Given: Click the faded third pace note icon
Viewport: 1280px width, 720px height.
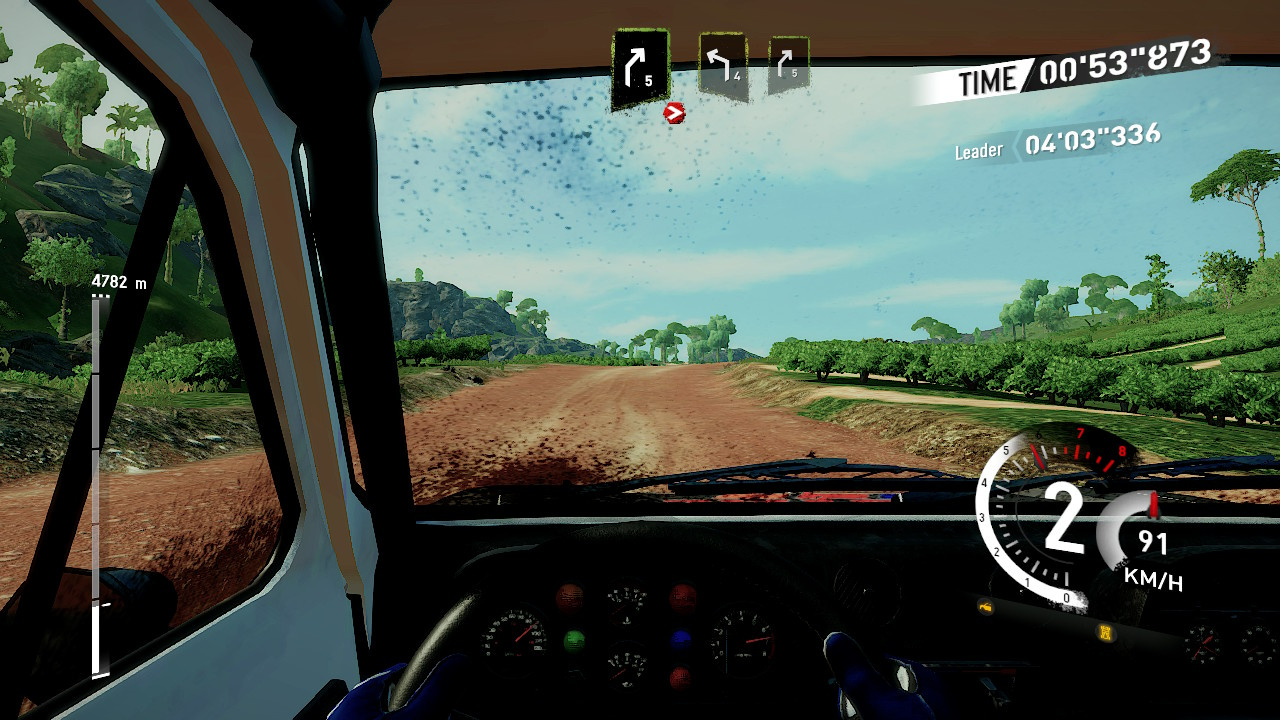Looking at the screenshot, I should coord(788,65).
